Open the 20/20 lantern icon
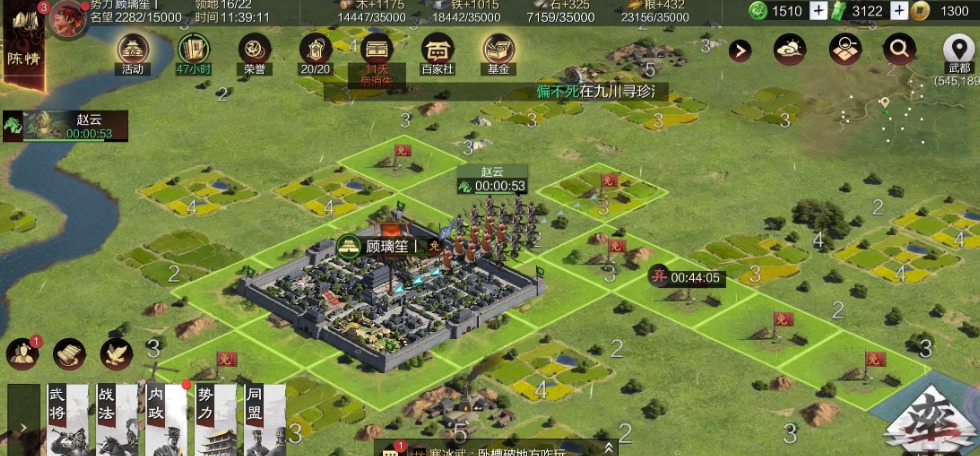980x456 pixels. click(x=315, y=50)
